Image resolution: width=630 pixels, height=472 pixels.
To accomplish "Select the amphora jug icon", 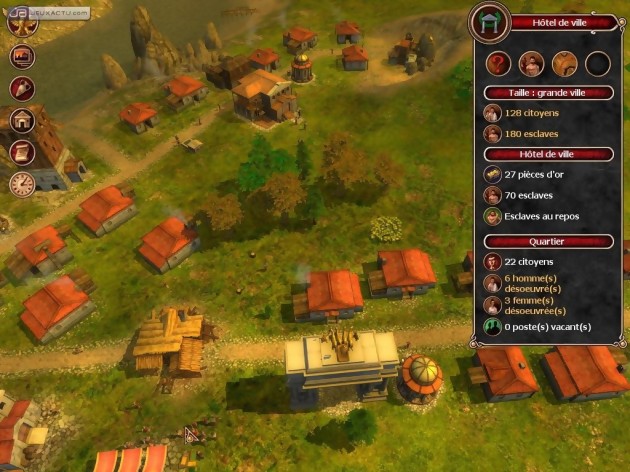I will 21,88.
